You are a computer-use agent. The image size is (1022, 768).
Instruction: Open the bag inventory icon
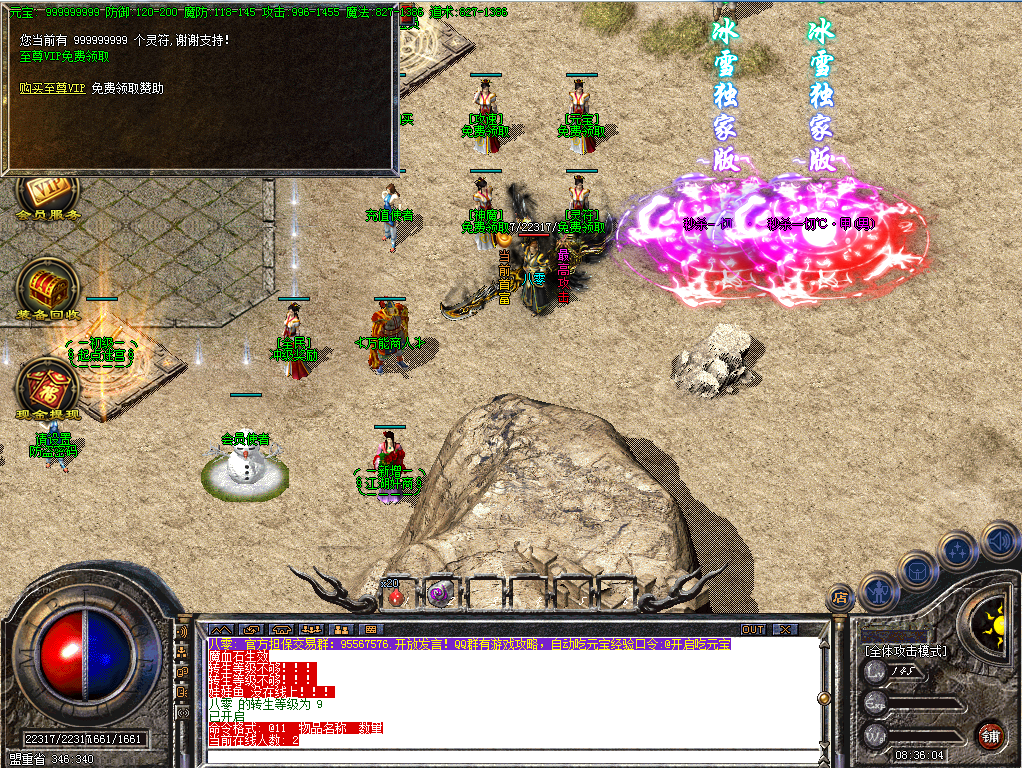918,569
